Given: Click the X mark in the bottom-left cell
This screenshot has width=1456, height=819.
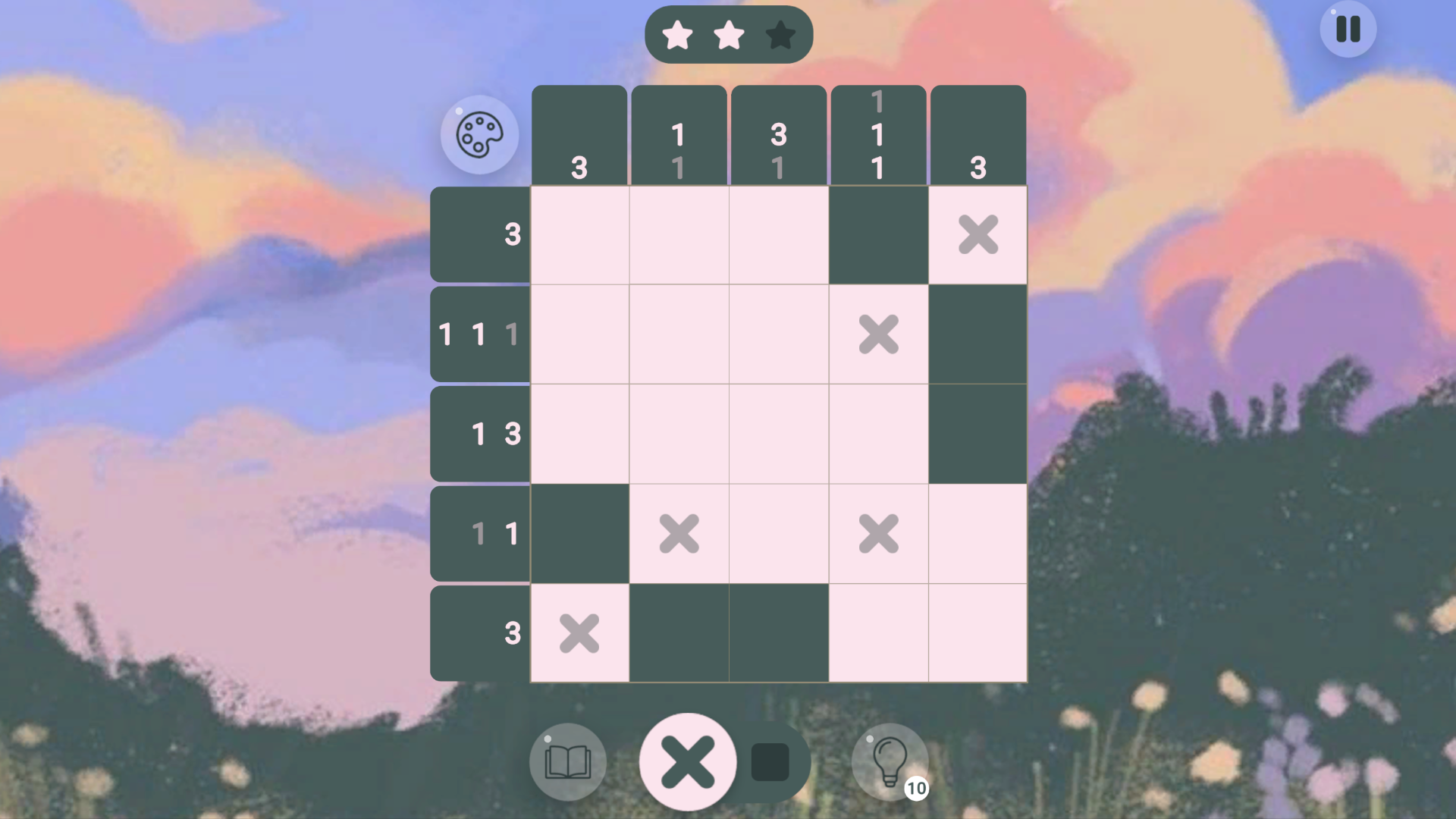Looking at the screenshot, I should click(x=579, y=634).
